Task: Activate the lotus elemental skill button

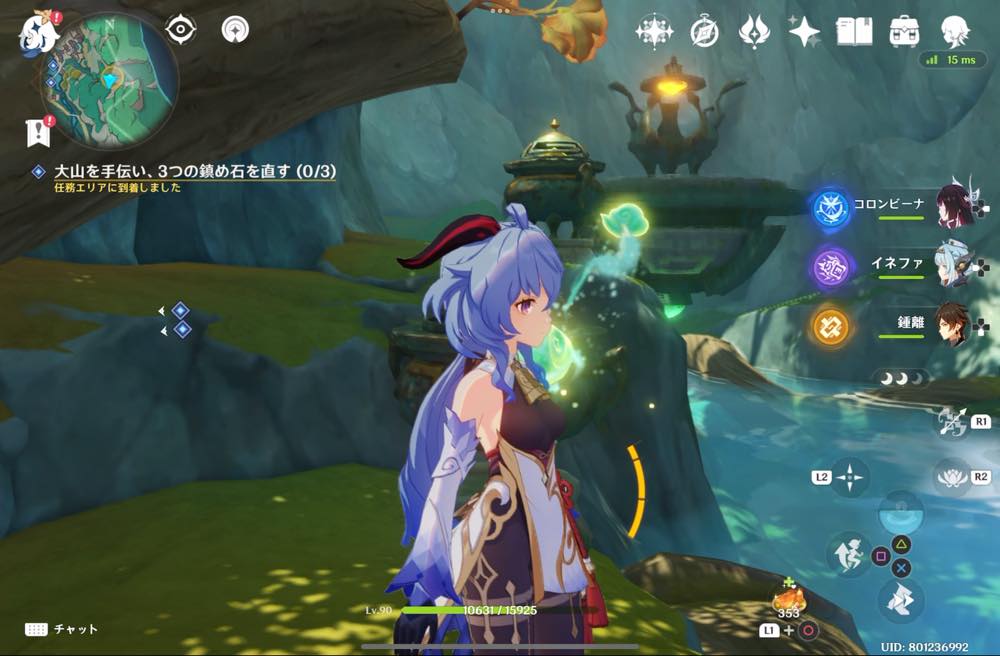Action: (x=951, y=477)
